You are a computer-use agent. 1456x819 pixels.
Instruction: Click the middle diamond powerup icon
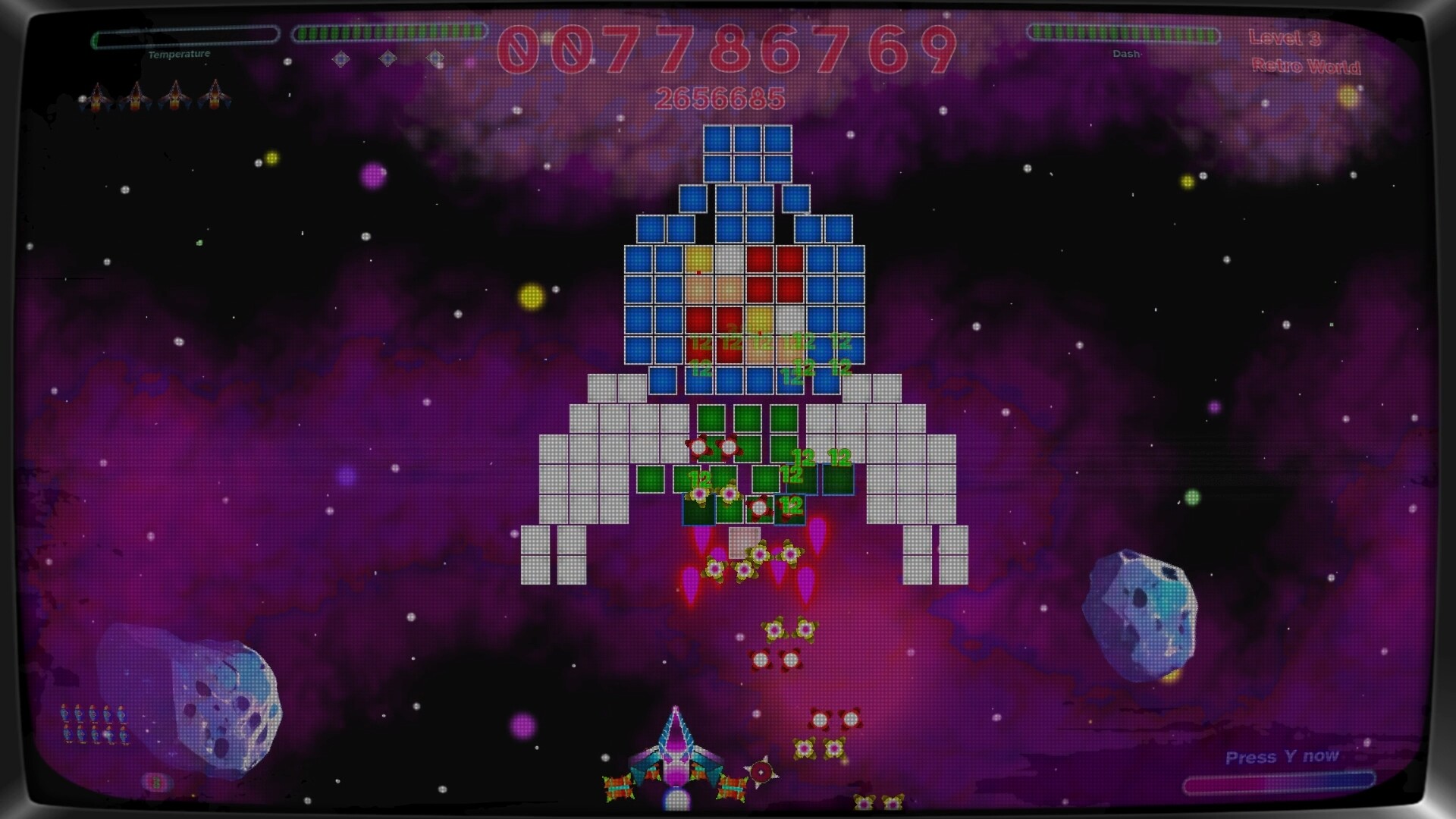click(388, 58)
